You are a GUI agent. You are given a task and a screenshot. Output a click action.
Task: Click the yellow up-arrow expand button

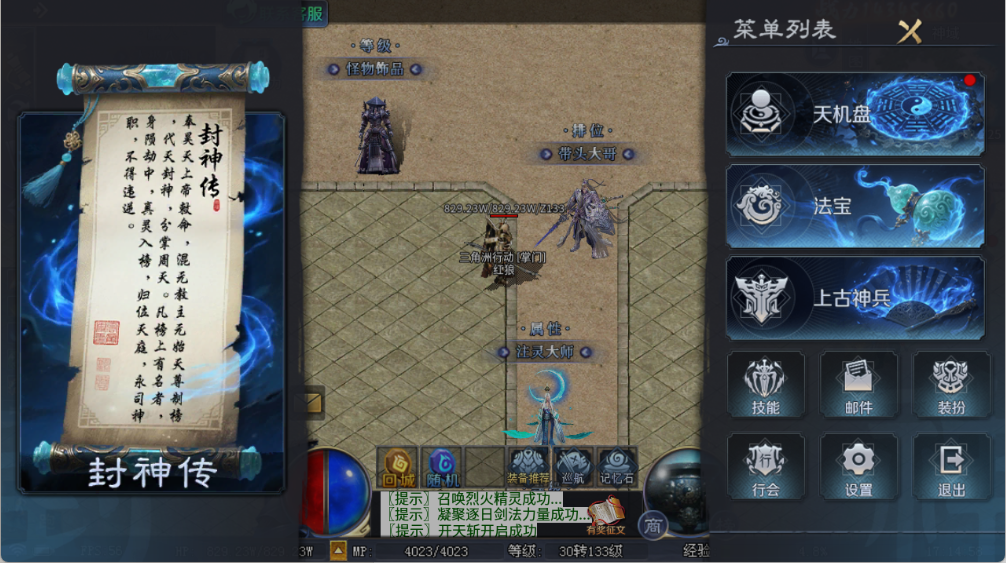click(x=339, y=550)
